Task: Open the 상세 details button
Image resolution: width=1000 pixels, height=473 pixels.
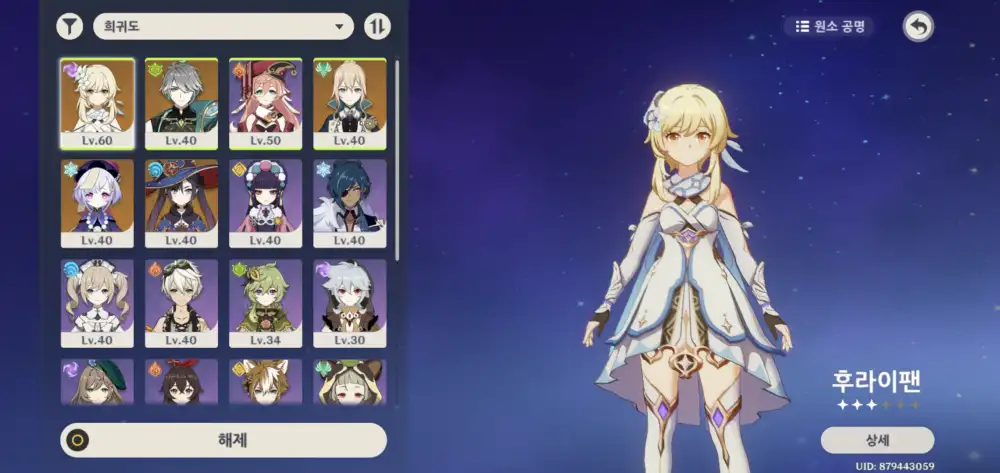Action: point(877,440)
